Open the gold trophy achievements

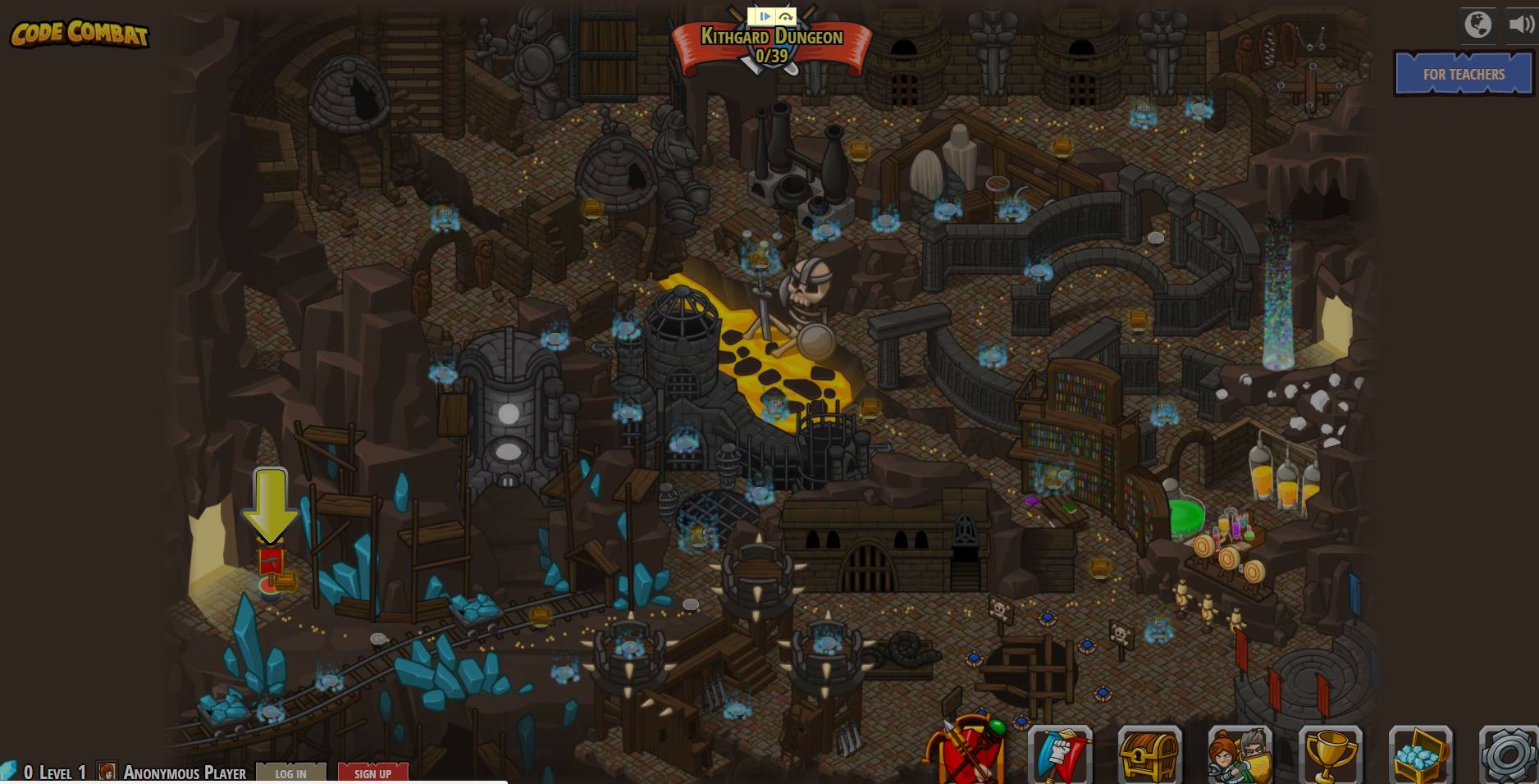click(1330, 754)
